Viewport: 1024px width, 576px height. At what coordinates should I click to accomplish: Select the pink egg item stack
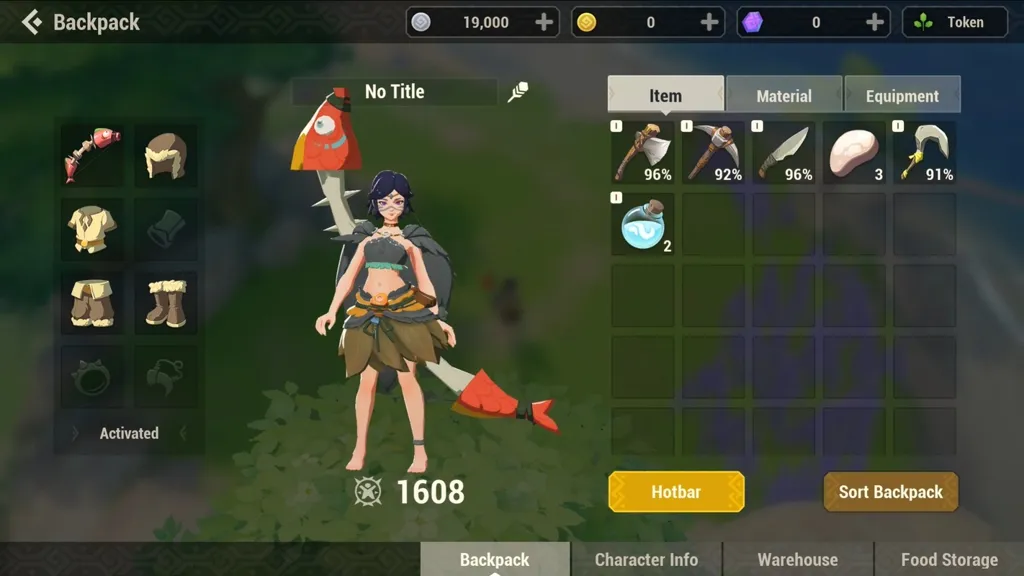pos(854,153)
